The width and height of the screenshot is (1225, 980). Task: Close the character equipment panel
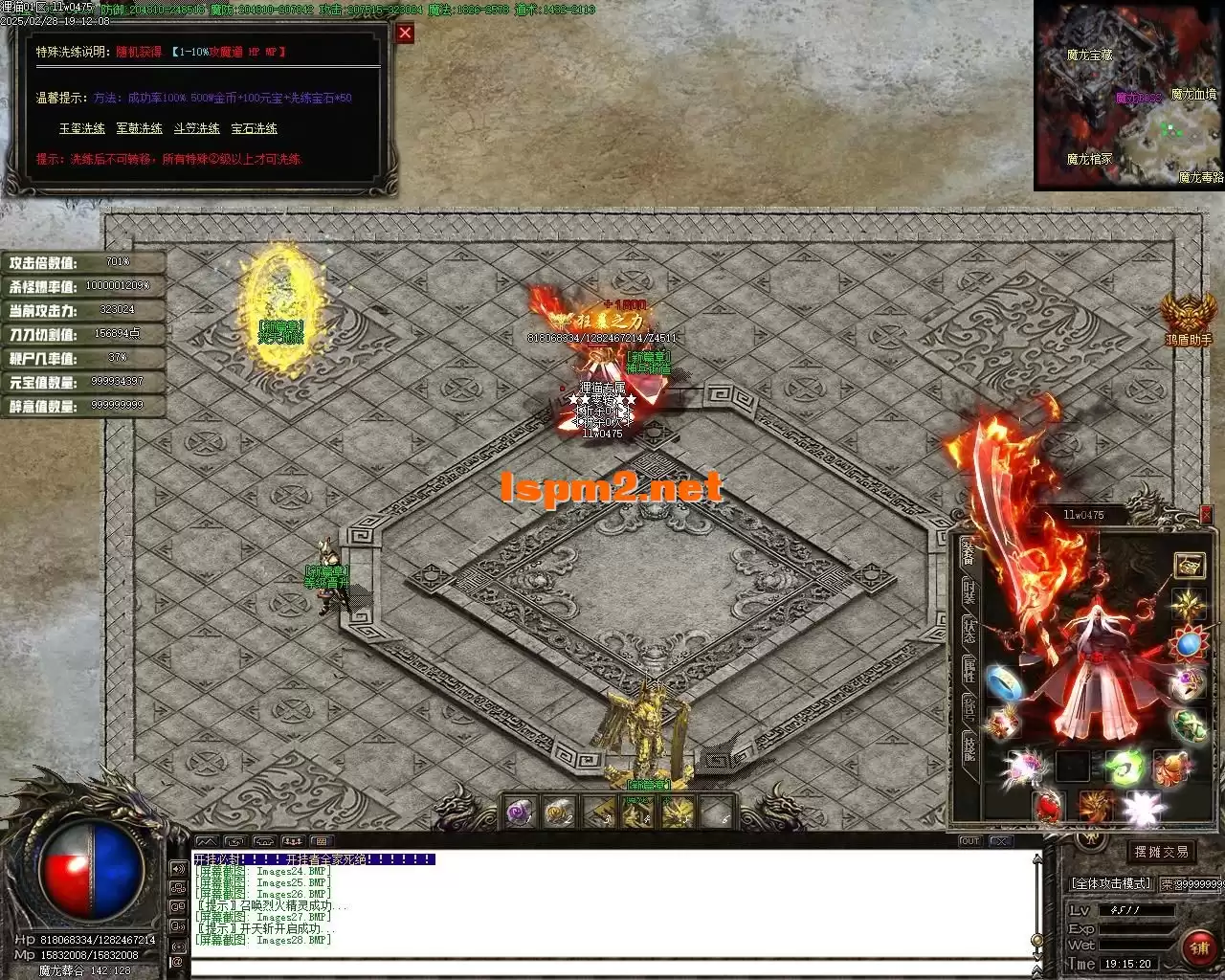1206,514
